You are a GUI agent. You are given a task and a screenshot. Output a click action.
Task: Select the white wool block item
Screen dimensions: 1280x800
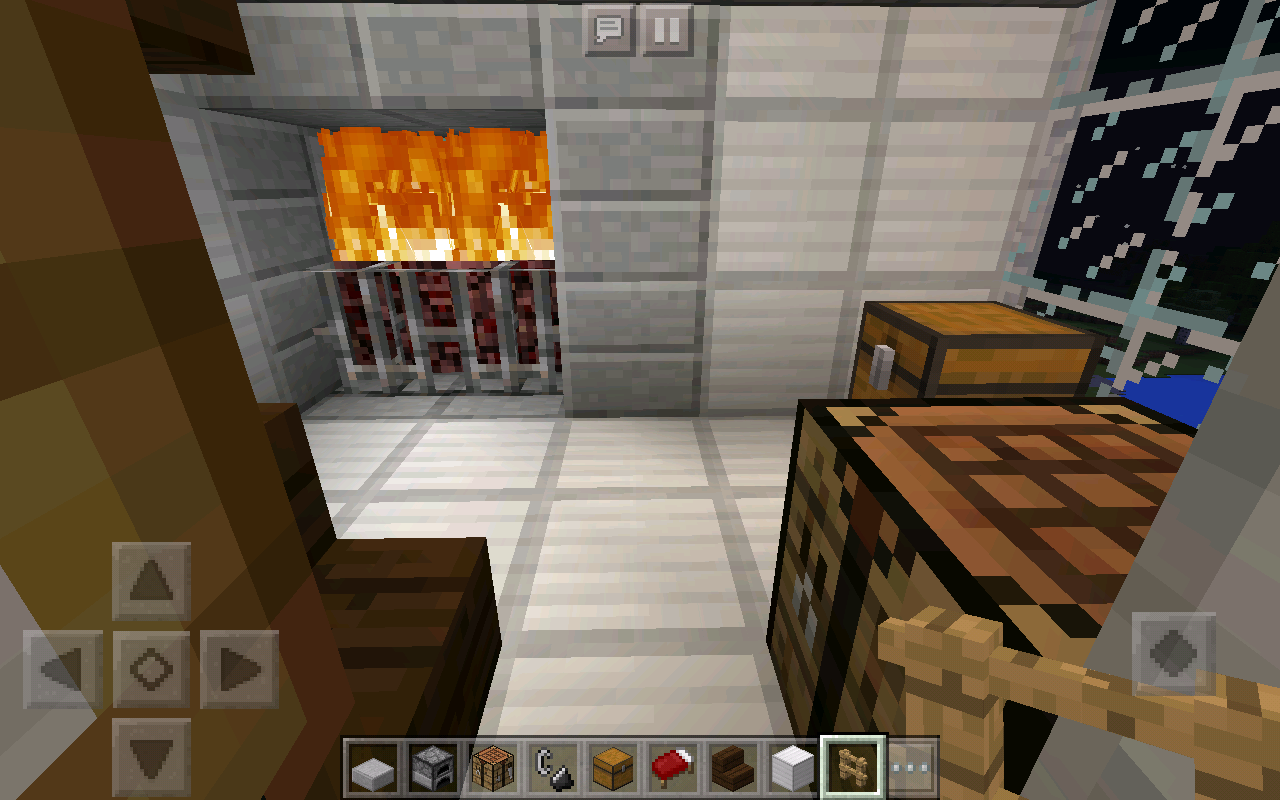(793, 768)
